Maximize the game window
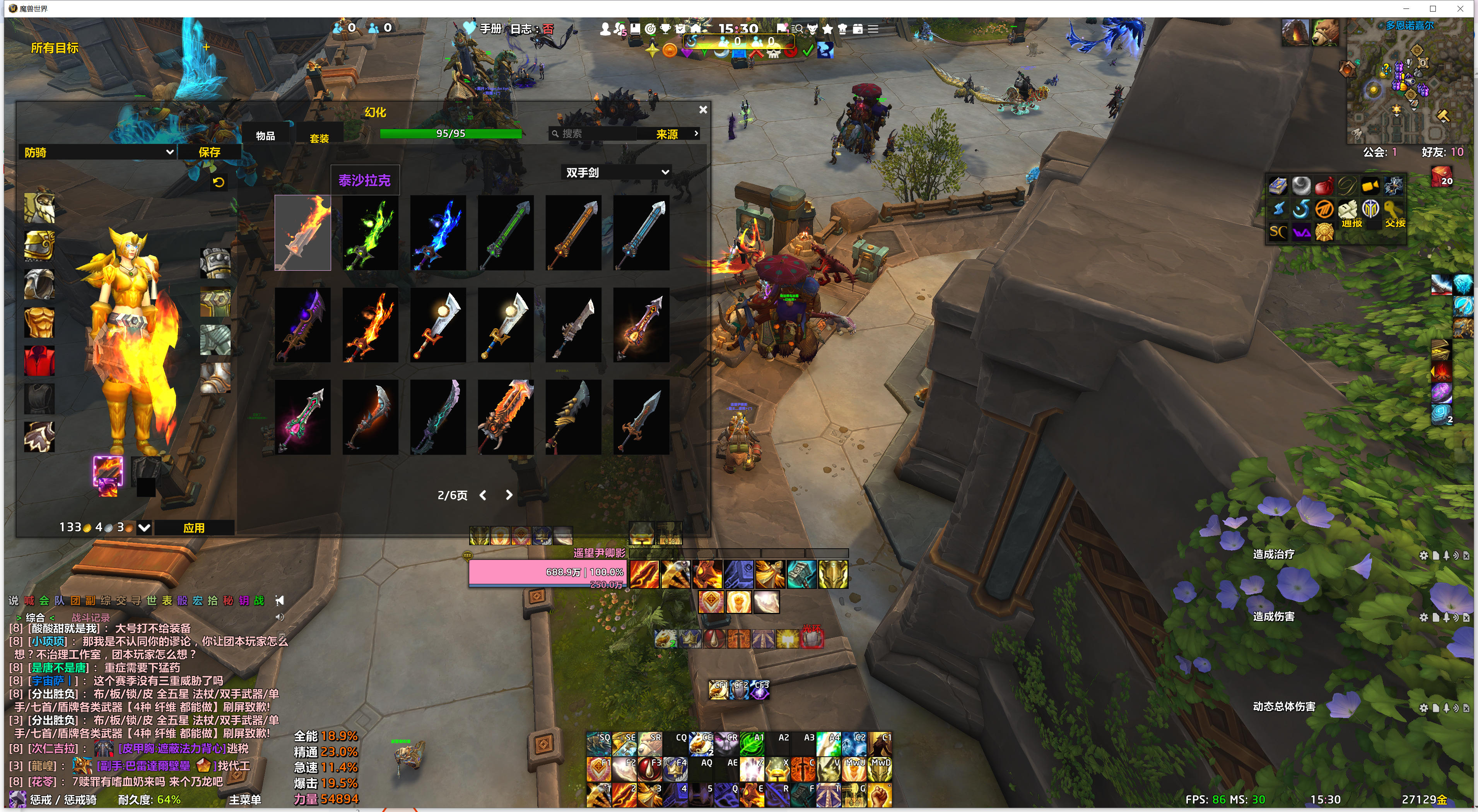The height and width of the screenshot is (812, 1478). [1433, 9]
